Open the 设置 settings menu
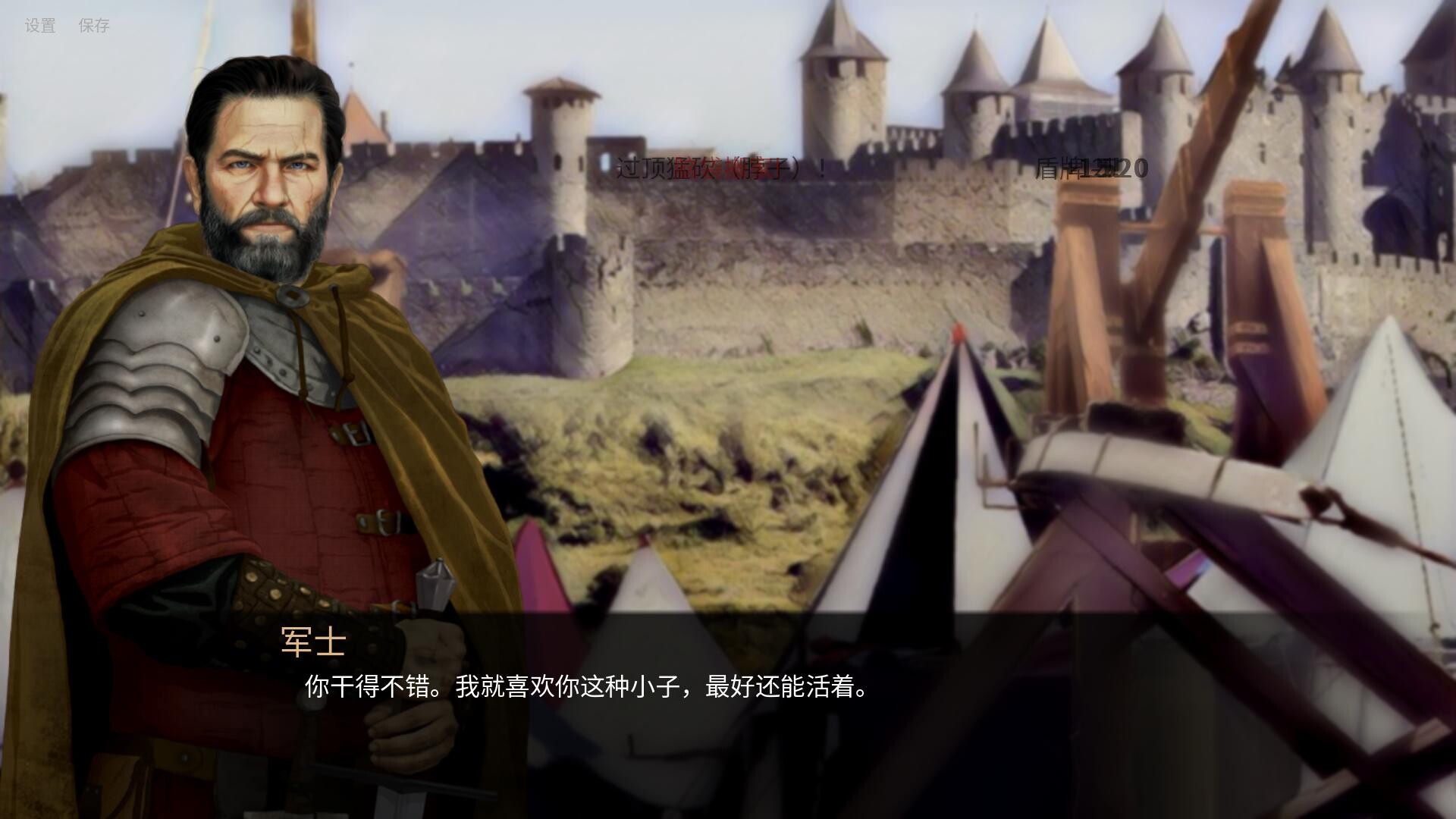 (x=38, y=26)
